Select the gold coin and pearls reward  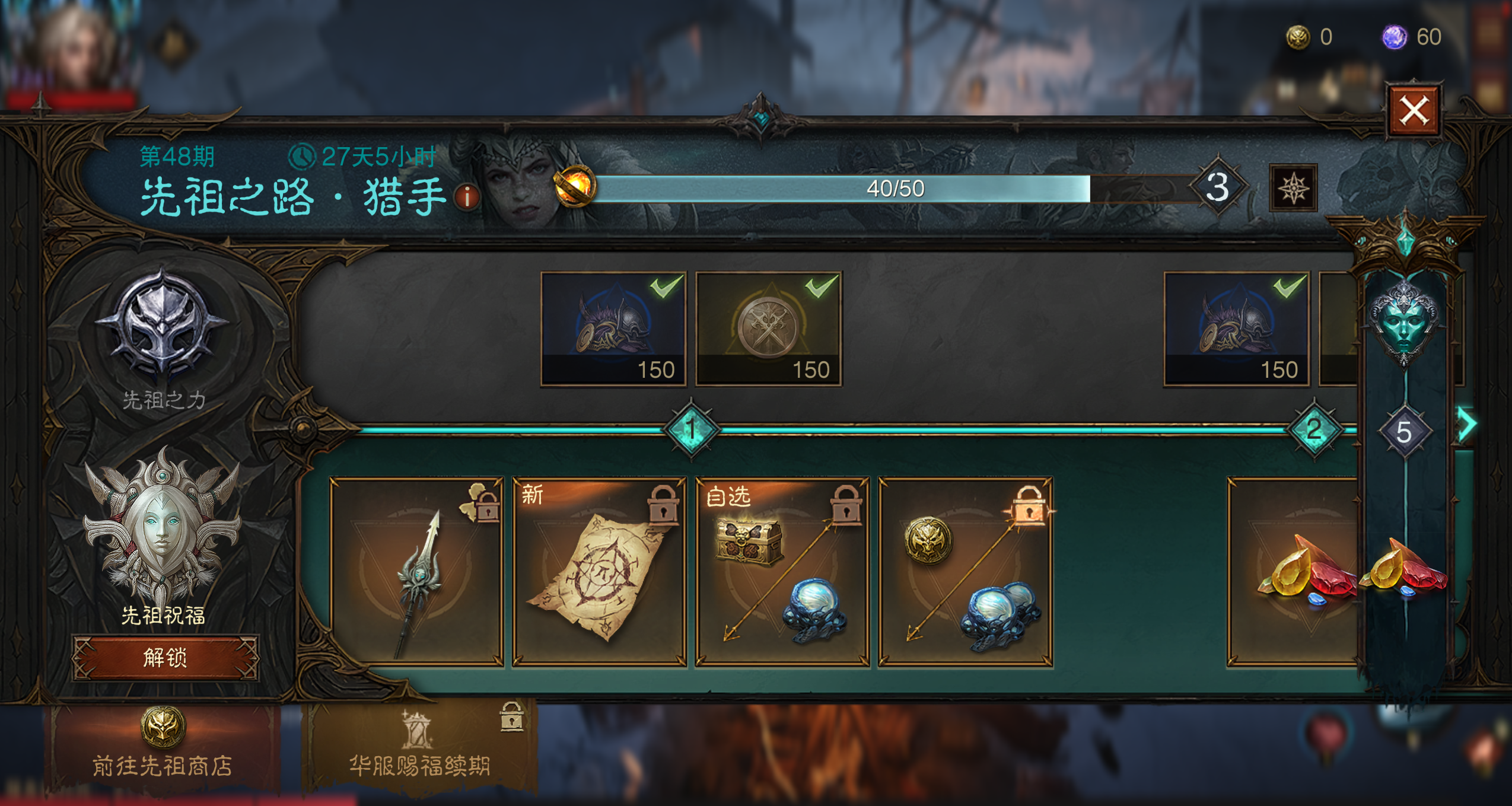tap(965, 572)
